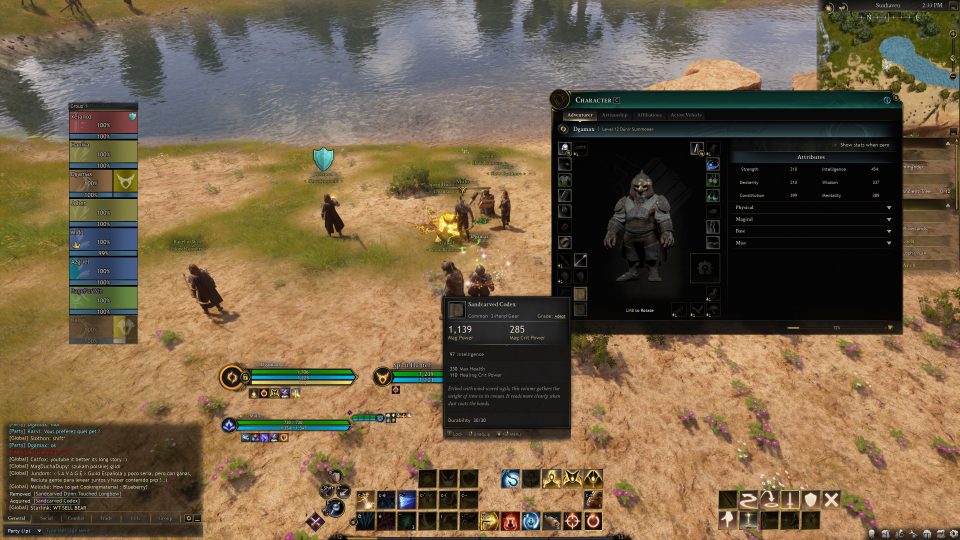Activate the blue swirl ability
This screenshot has height=540, width=960.
pyautogui.click(x=510, y=479)
